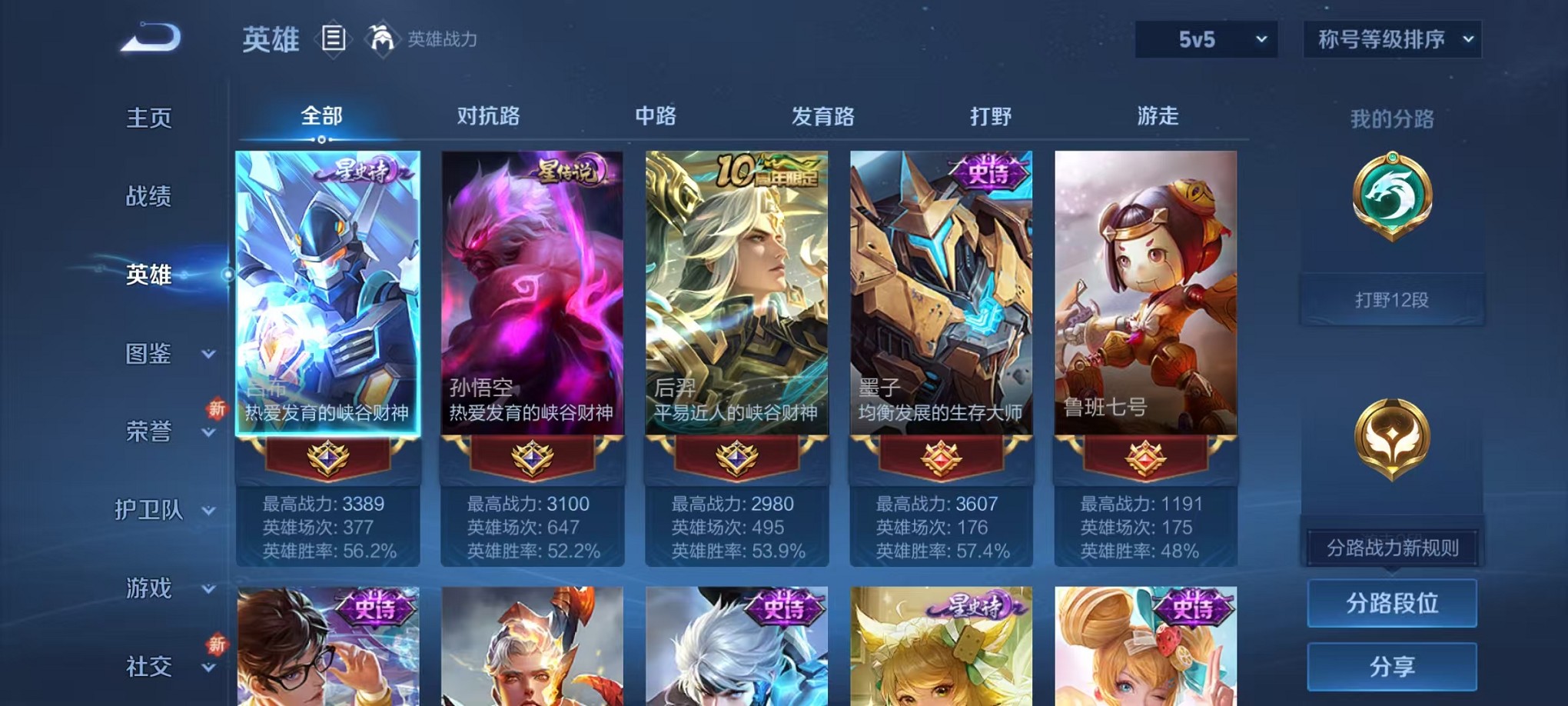Open the 5v5 mode dropdown

click(x=1204, y=37)
